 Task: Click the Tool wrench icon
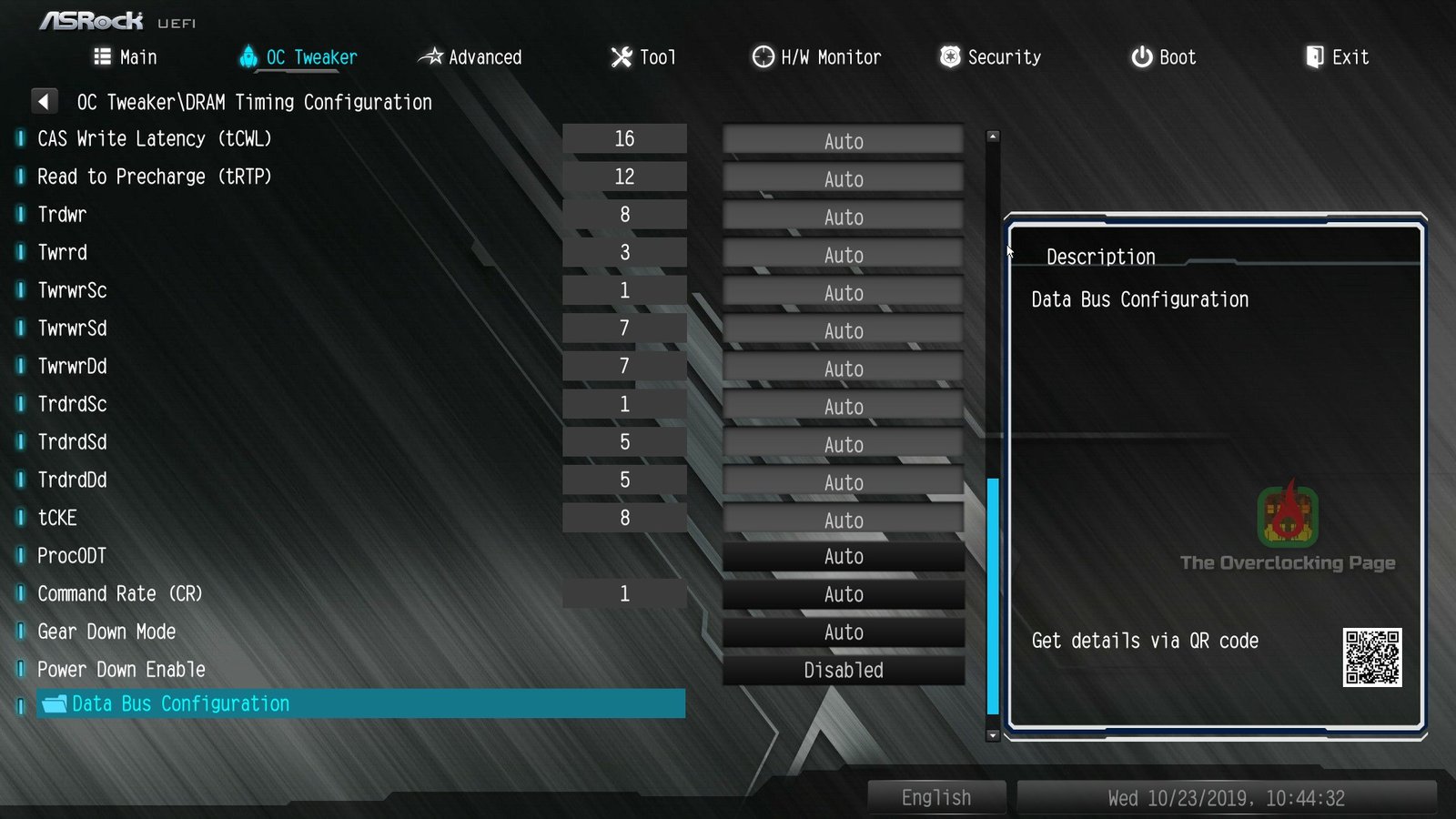pyautogui.click(x=620, y=56)
